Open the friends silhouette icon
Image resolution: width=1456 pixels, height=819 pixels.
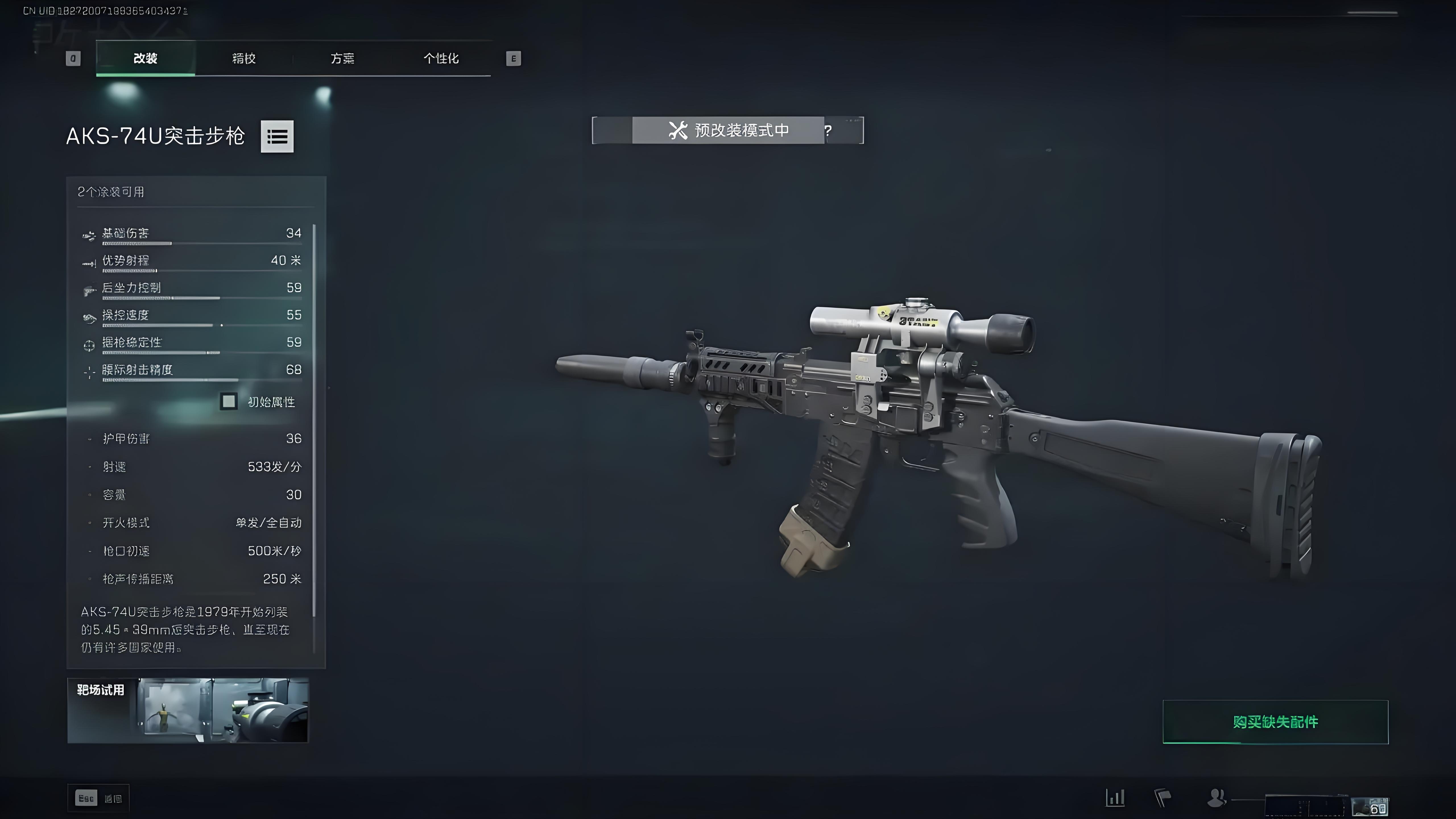(x=1215, y=797)
